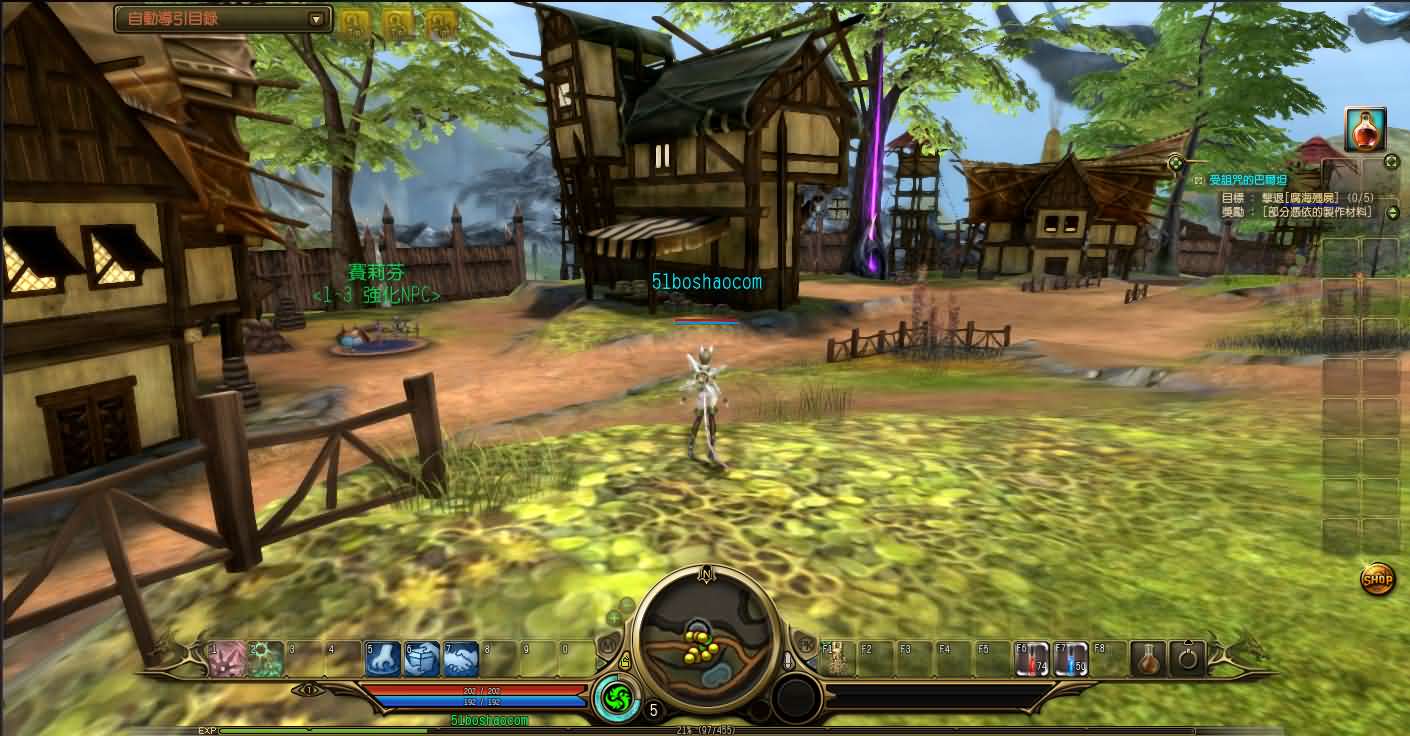The image size is (1410, 736).
Task: Click the potion buff icon top right
Action: (1365, 128)
